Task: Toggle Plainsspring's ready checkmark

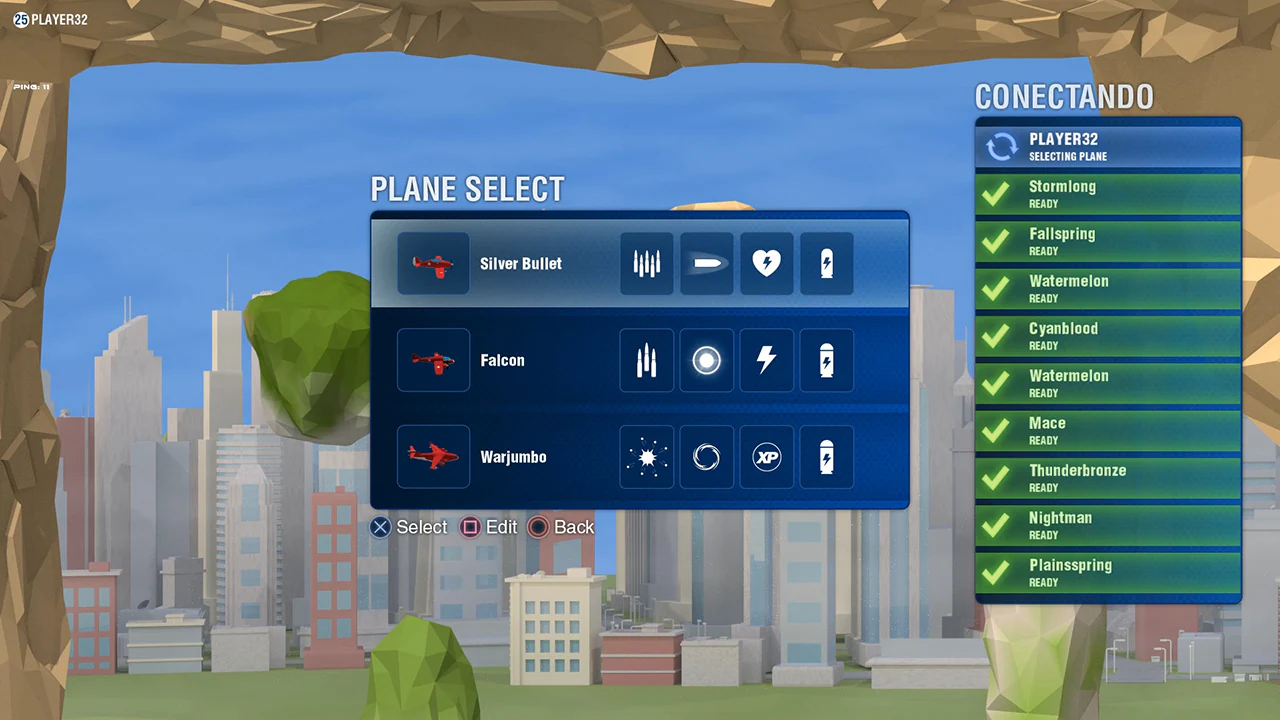Action: (996, 572)
